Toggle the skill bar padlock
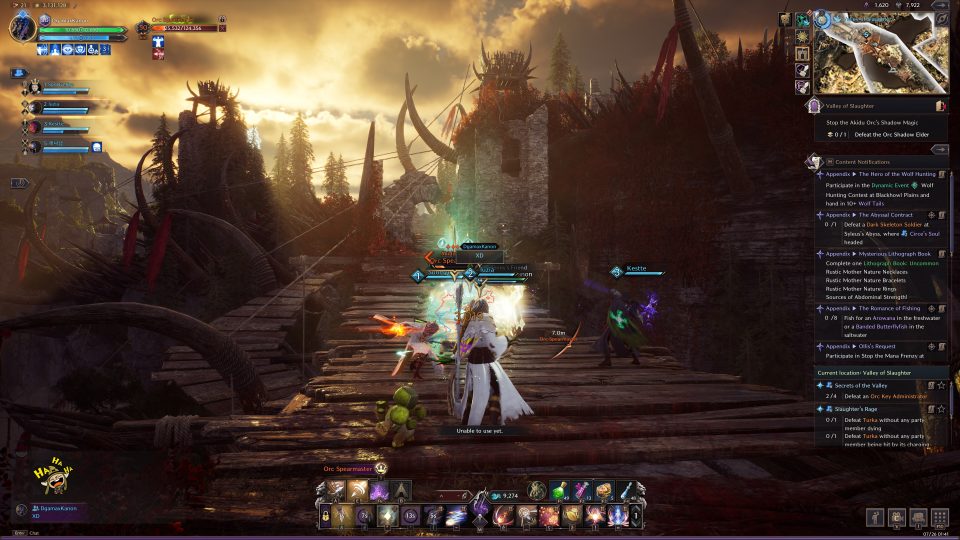 click(x=325, y=516)
